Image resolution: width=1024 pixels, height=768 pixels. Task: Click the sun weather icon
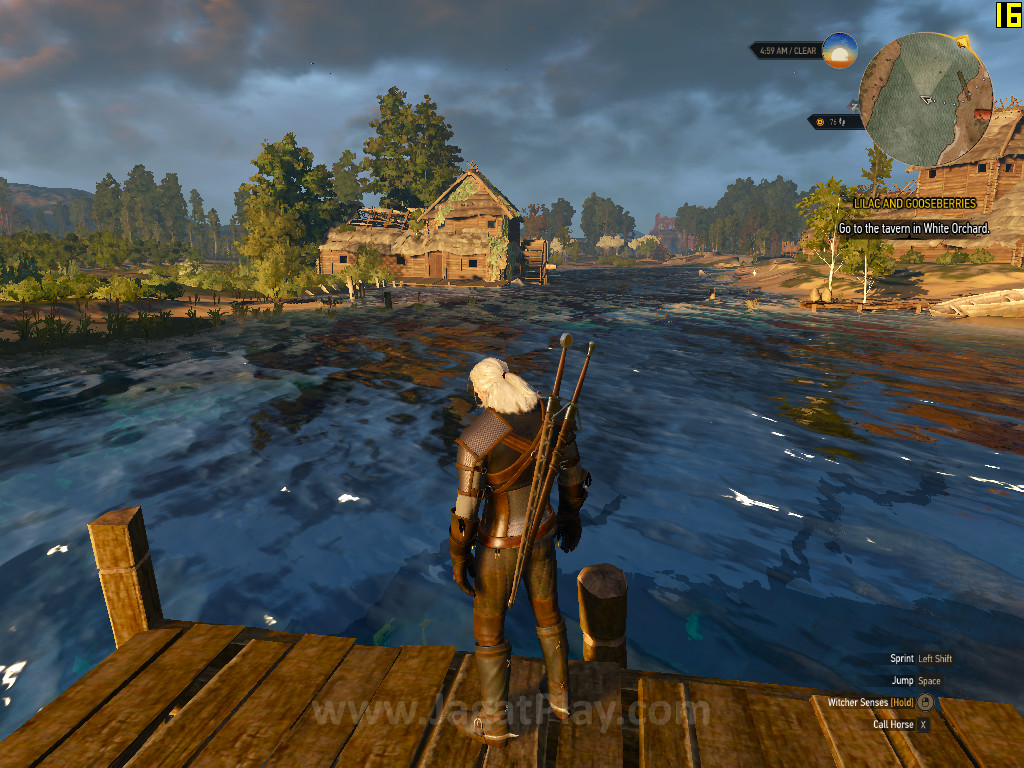pos(840,51)
